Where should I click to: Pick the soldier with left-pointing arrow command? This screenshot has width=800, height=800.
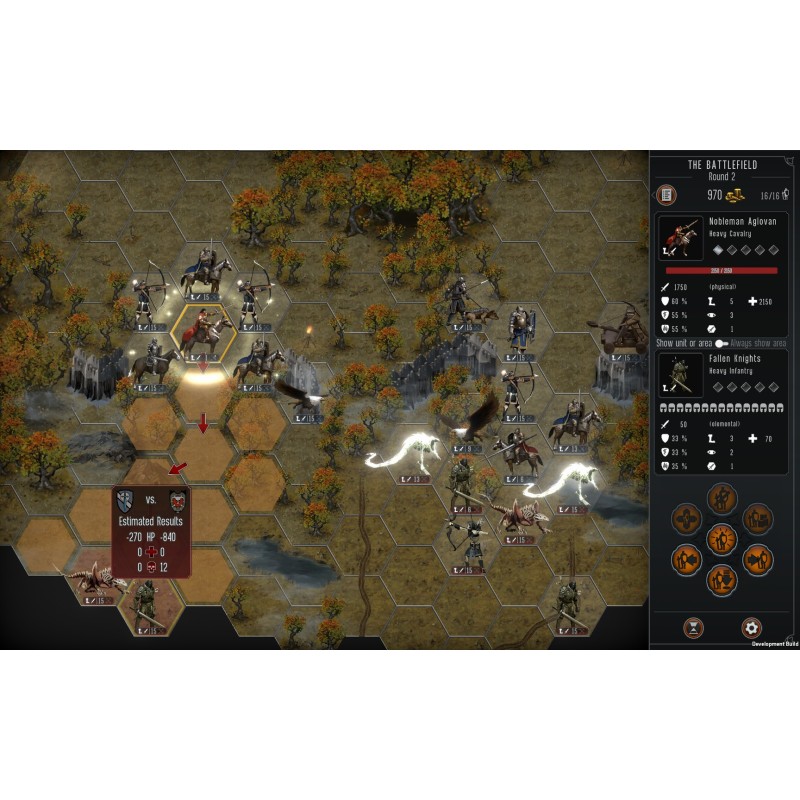pyautogui.click(x=687, y=559)
